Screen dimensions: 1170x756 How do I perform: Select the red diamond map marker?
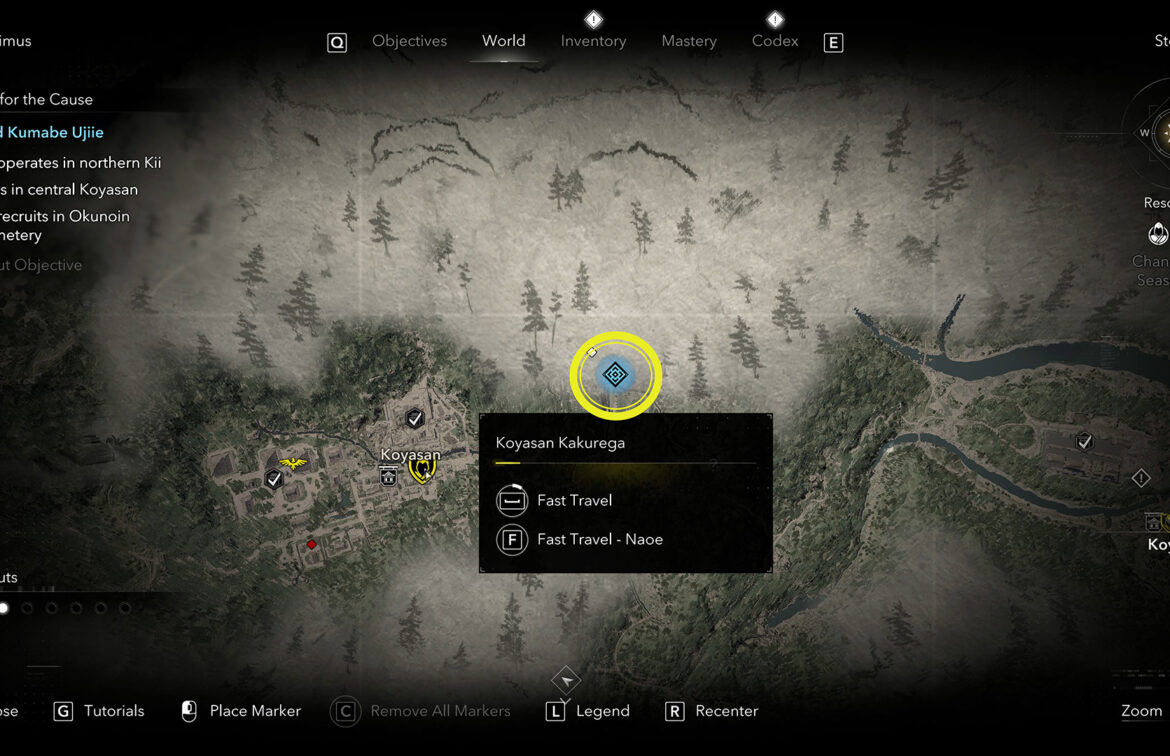(x=311, y=544)
